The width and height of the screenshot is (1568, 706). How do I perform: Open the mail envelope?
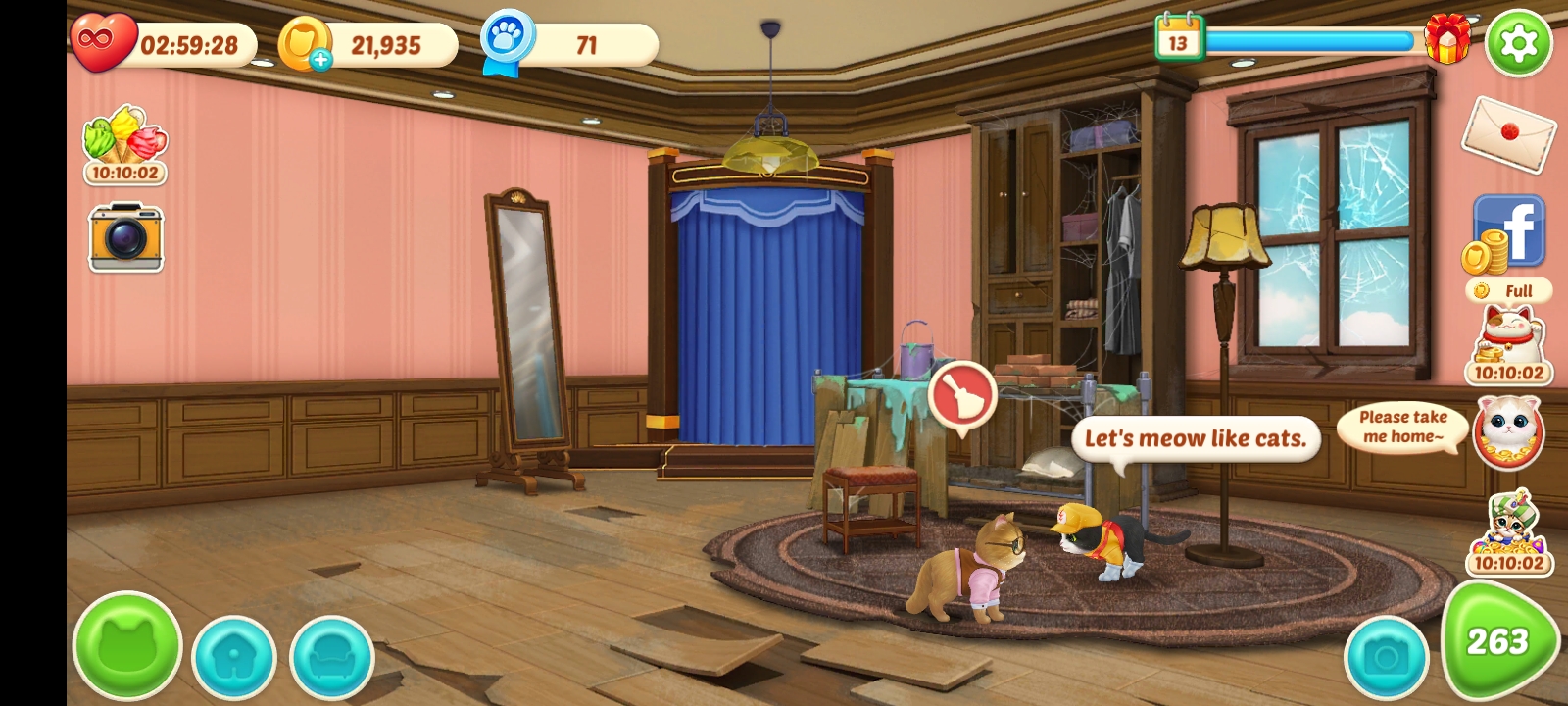1507,133
